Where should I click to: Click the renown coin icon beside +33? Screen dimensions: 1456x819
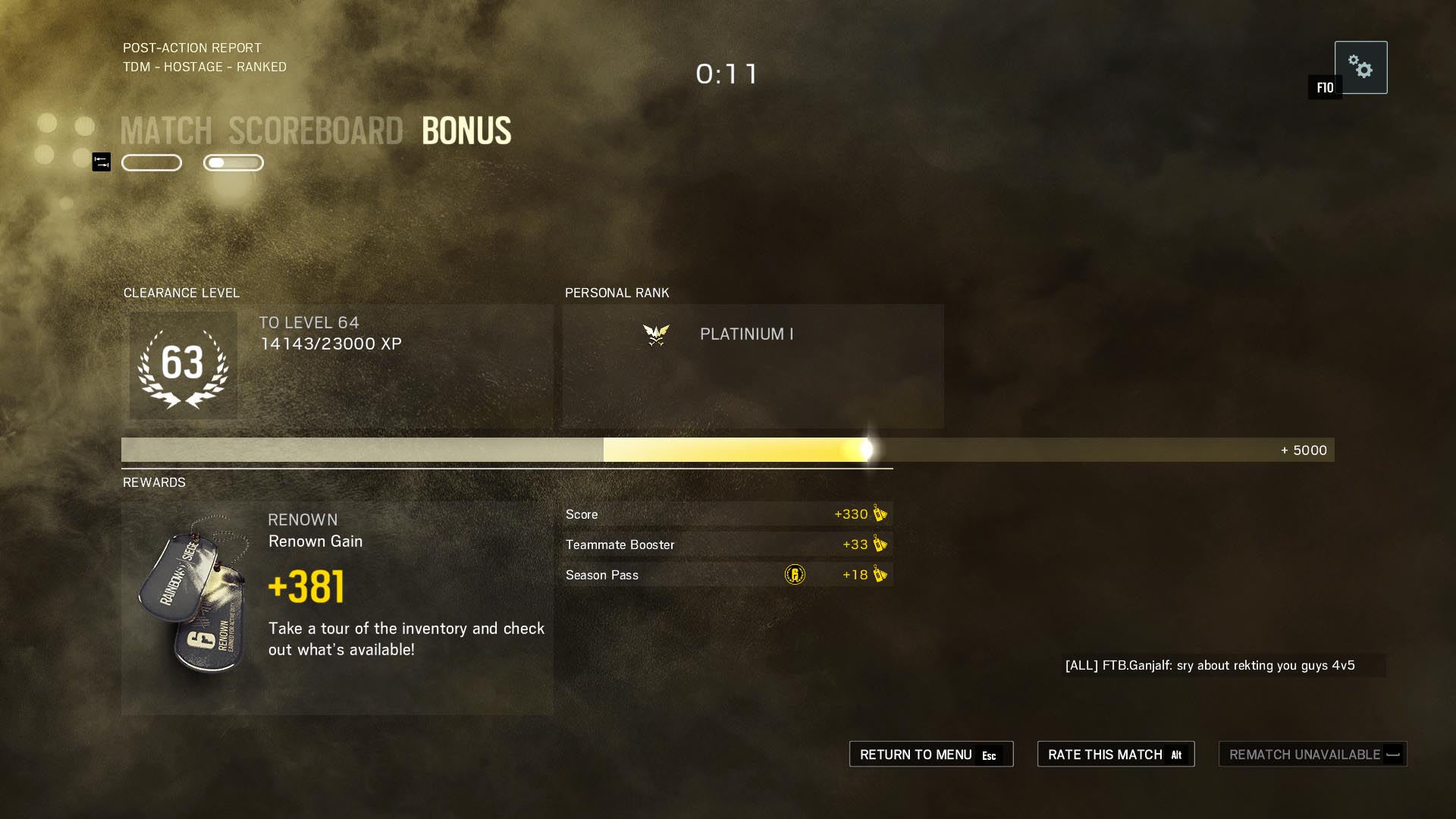[x=879, y=544]
